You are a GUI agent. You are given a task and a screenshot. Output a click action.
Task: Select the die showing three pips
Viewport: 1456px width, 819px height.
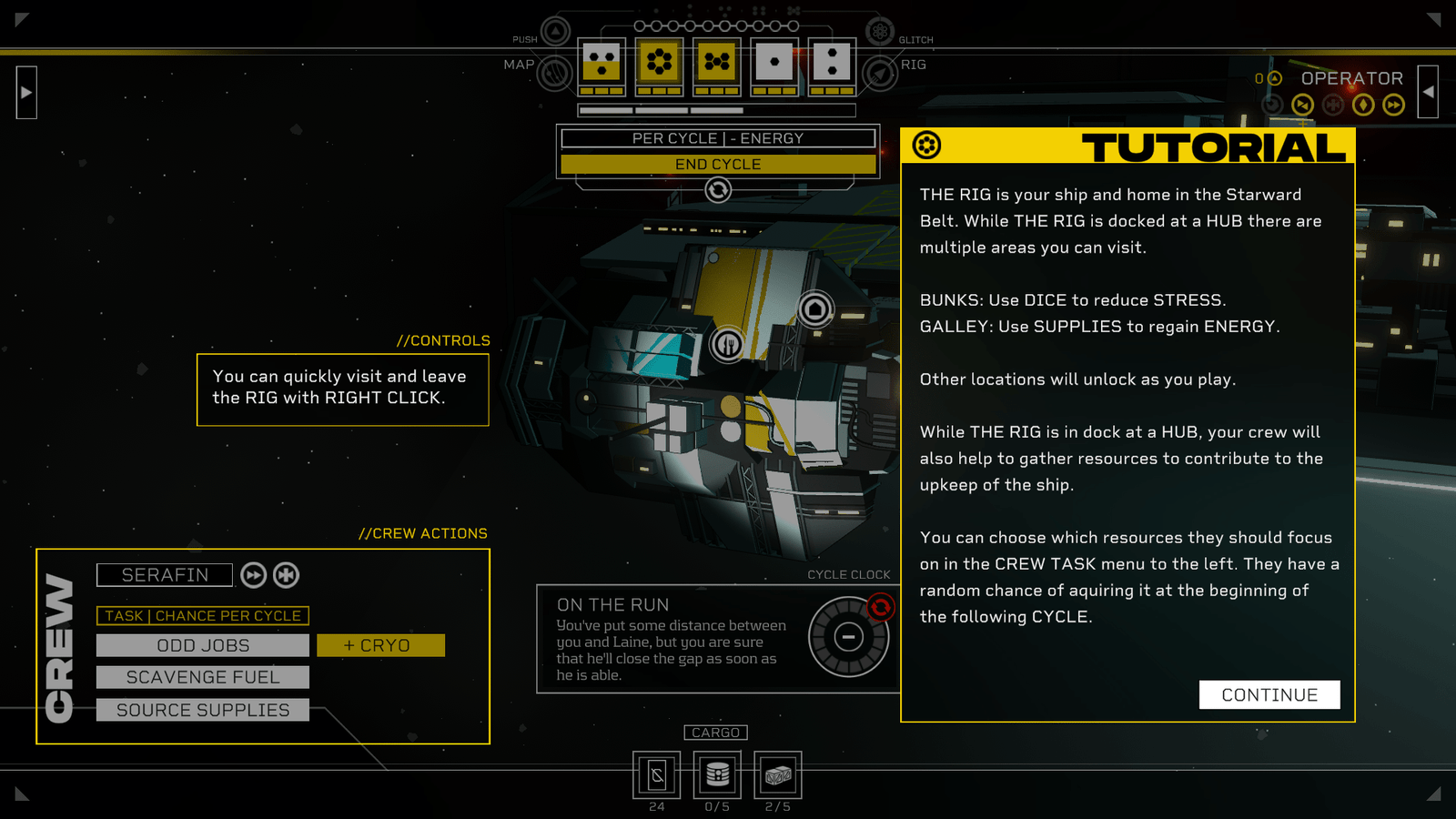point(601,63)
